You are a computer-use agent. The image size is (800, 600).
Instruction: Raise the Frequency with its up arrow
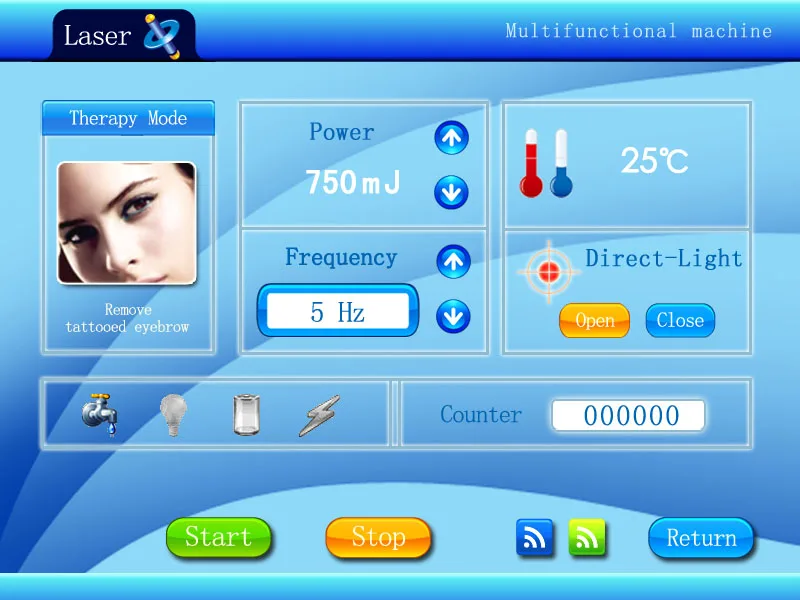(x=453, y=261)
